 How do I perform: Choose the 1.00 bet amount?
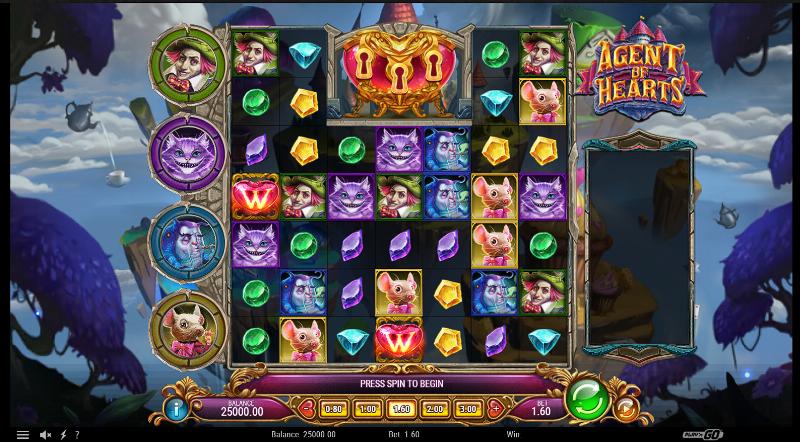[368, 408]
